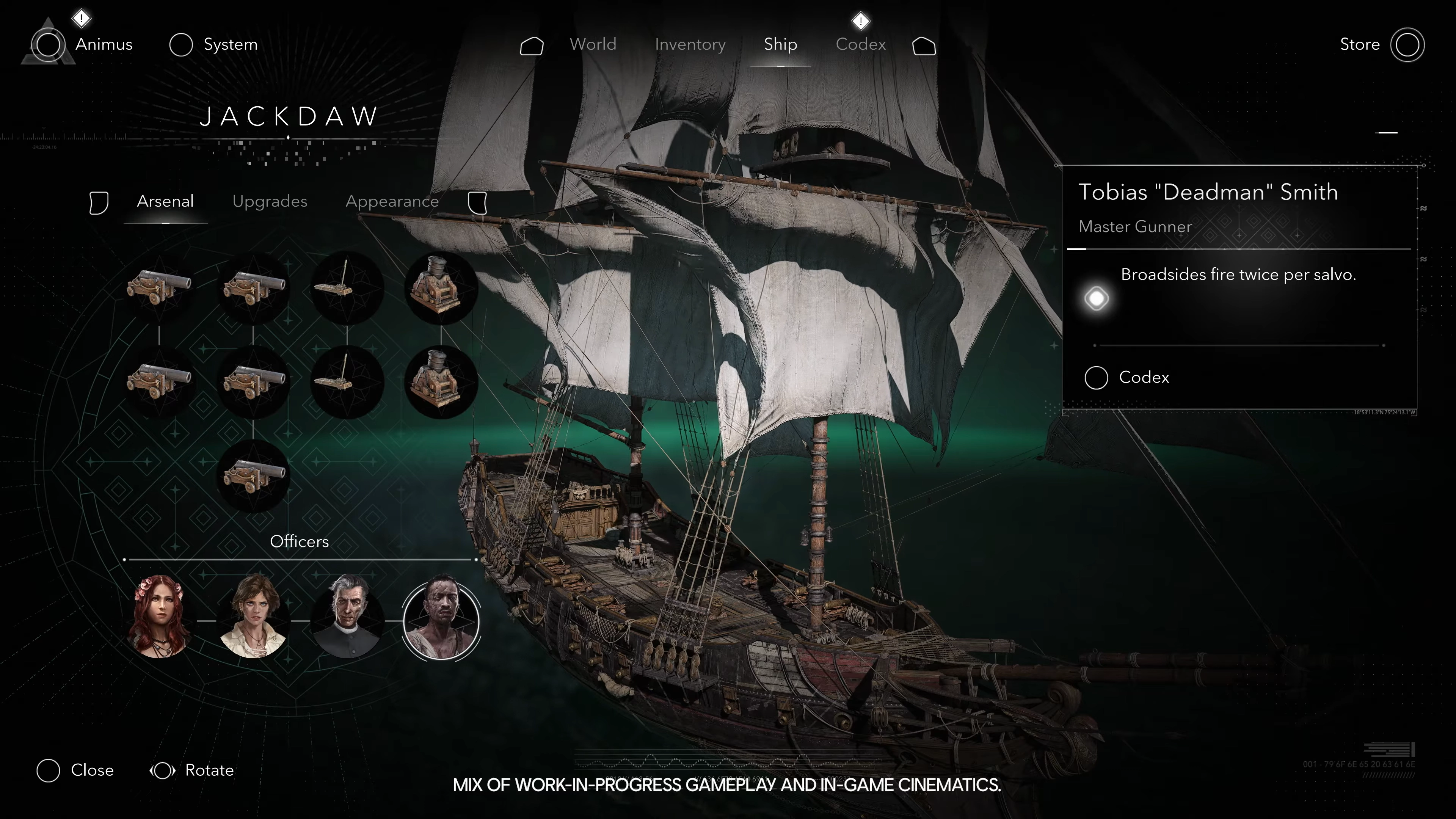Open the World tab
Image resolution: width=1456 pixels, height=819 pixels.
592,44
